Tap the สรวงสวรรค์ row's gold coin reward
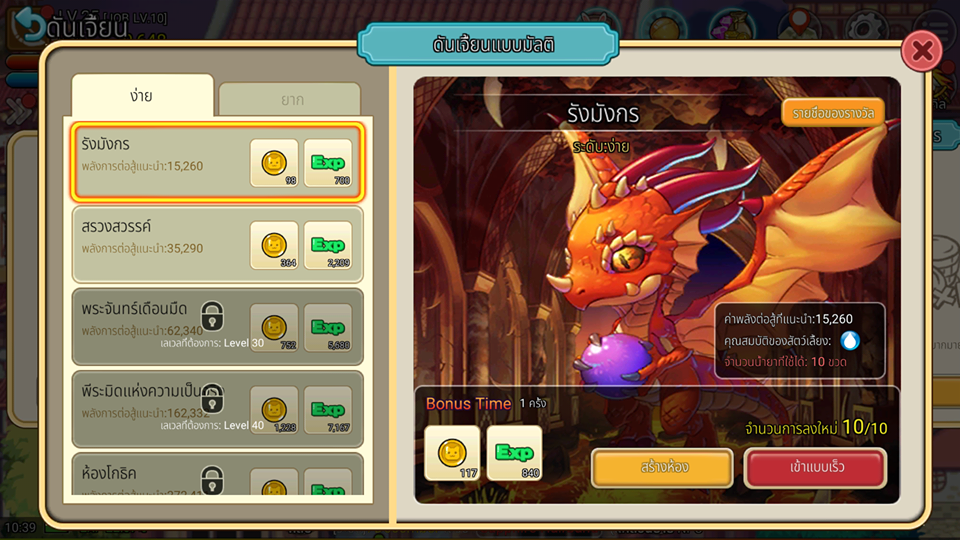This screenshot has height=540, width=960. (x=274, y=245)
